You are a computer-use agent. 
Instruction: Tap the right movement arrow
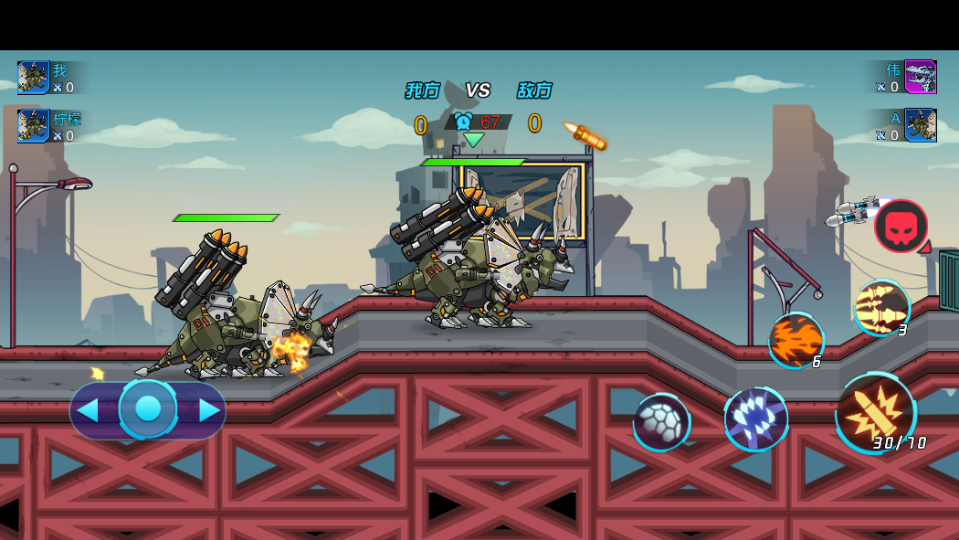(x=209, y=410)
